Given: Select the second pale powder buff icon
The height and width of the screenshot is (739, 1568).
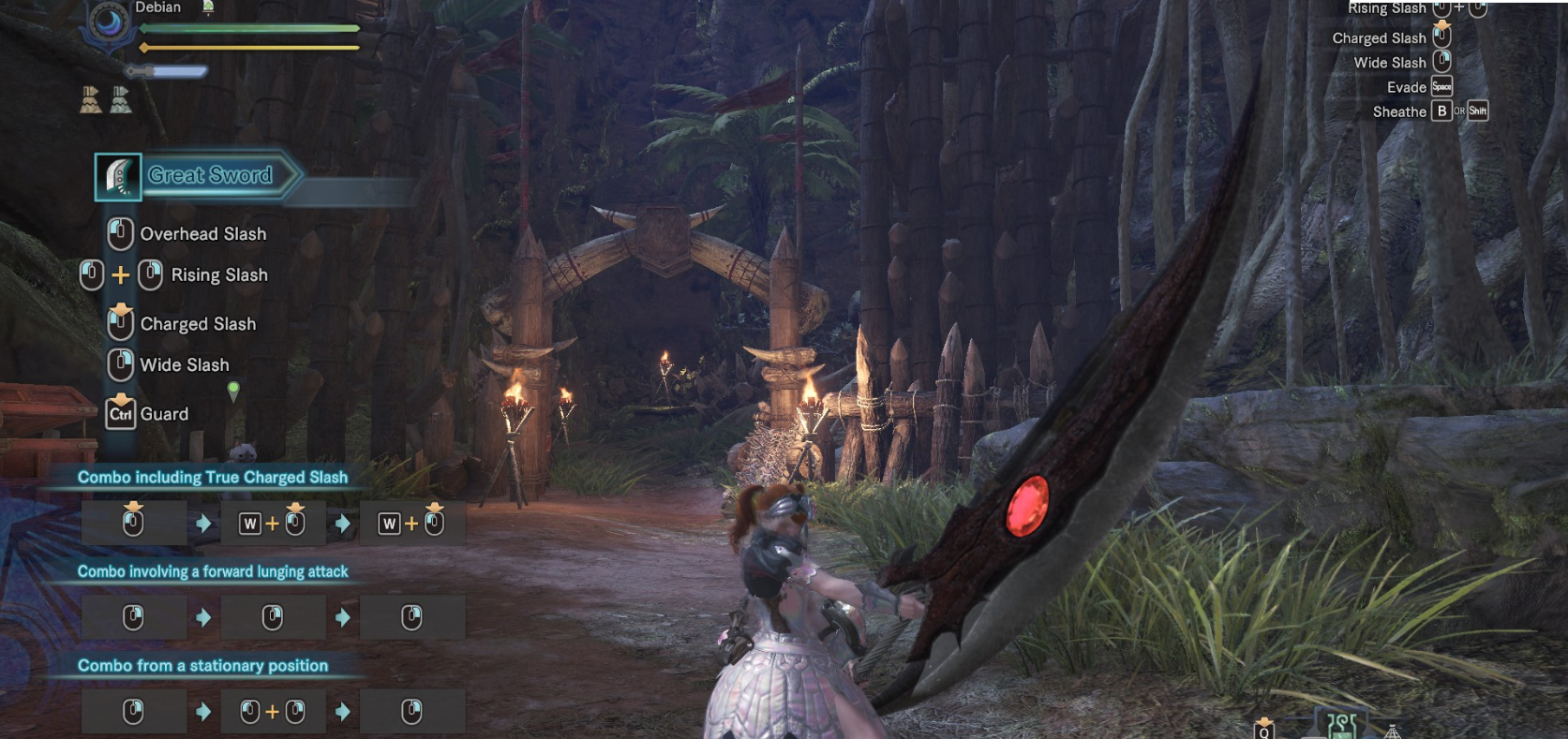Looking at the screenshot, I should coord(120,99).
